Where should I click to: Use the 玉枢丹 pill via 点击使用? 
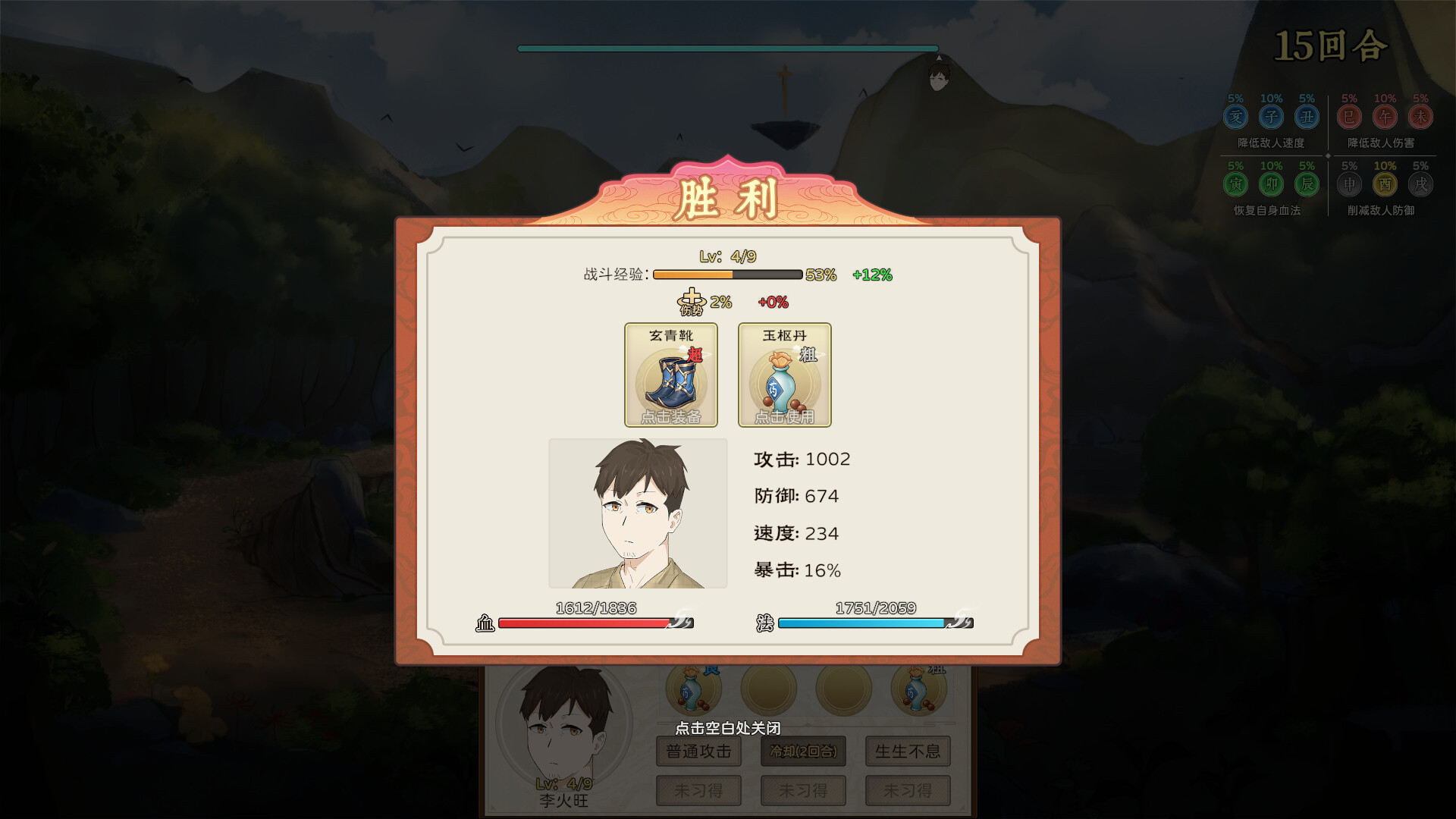[x=784, y=416]
